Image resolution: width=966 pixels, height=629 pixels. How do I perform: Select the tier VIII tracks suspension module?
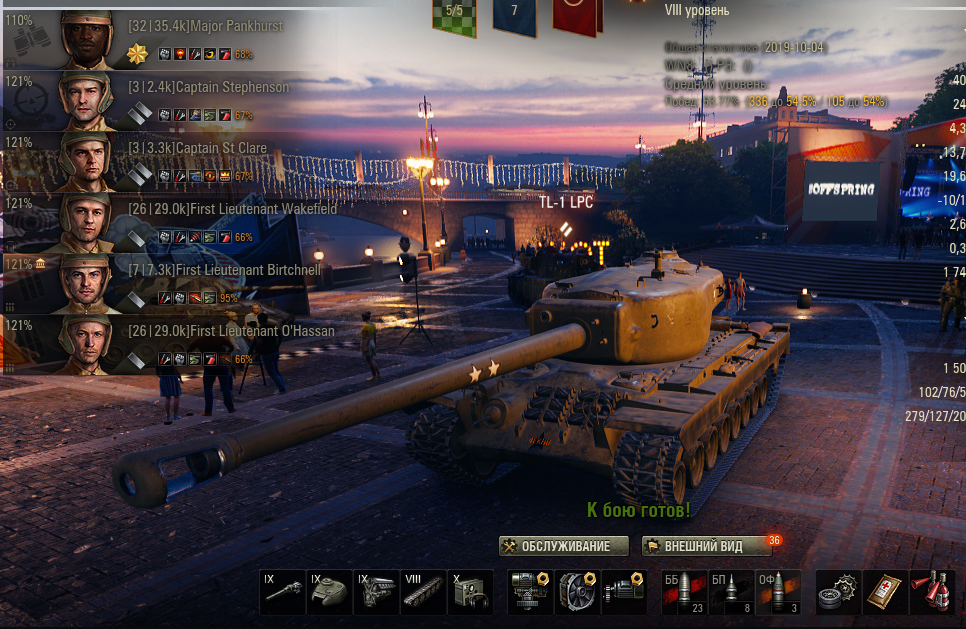click(x=423, y=592)
